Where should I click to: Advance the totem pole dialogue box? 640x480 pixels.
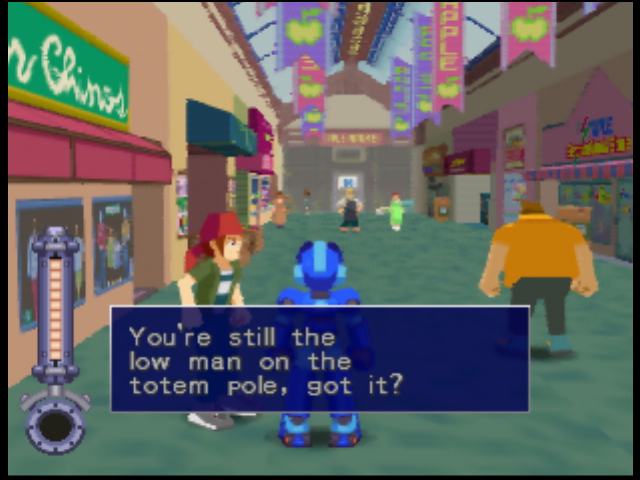pos(319,359)
